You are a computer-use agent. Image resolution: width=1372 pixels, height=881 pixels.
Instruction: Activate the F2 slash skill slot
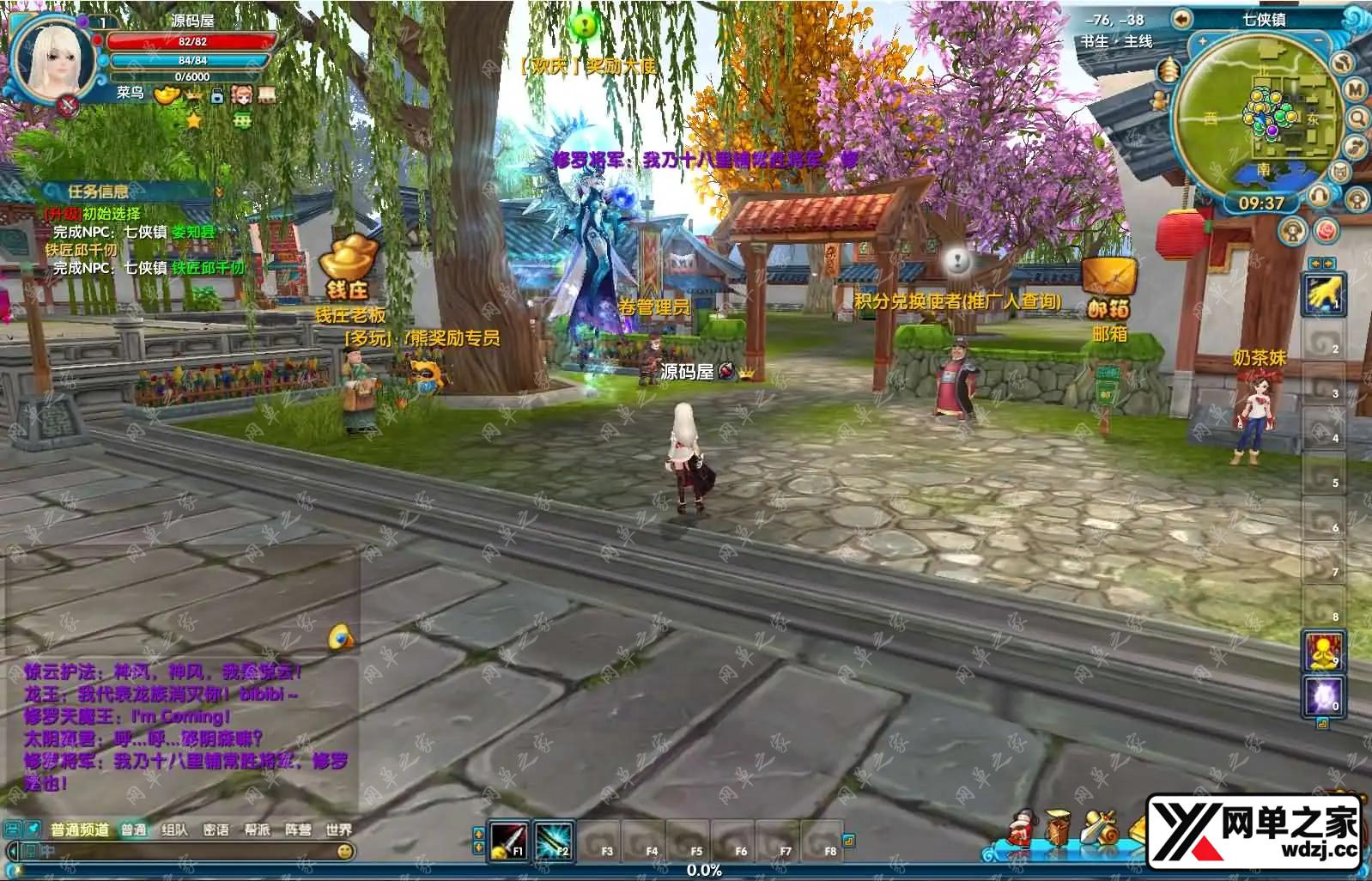pyautogui.click(x=553, y=841)
